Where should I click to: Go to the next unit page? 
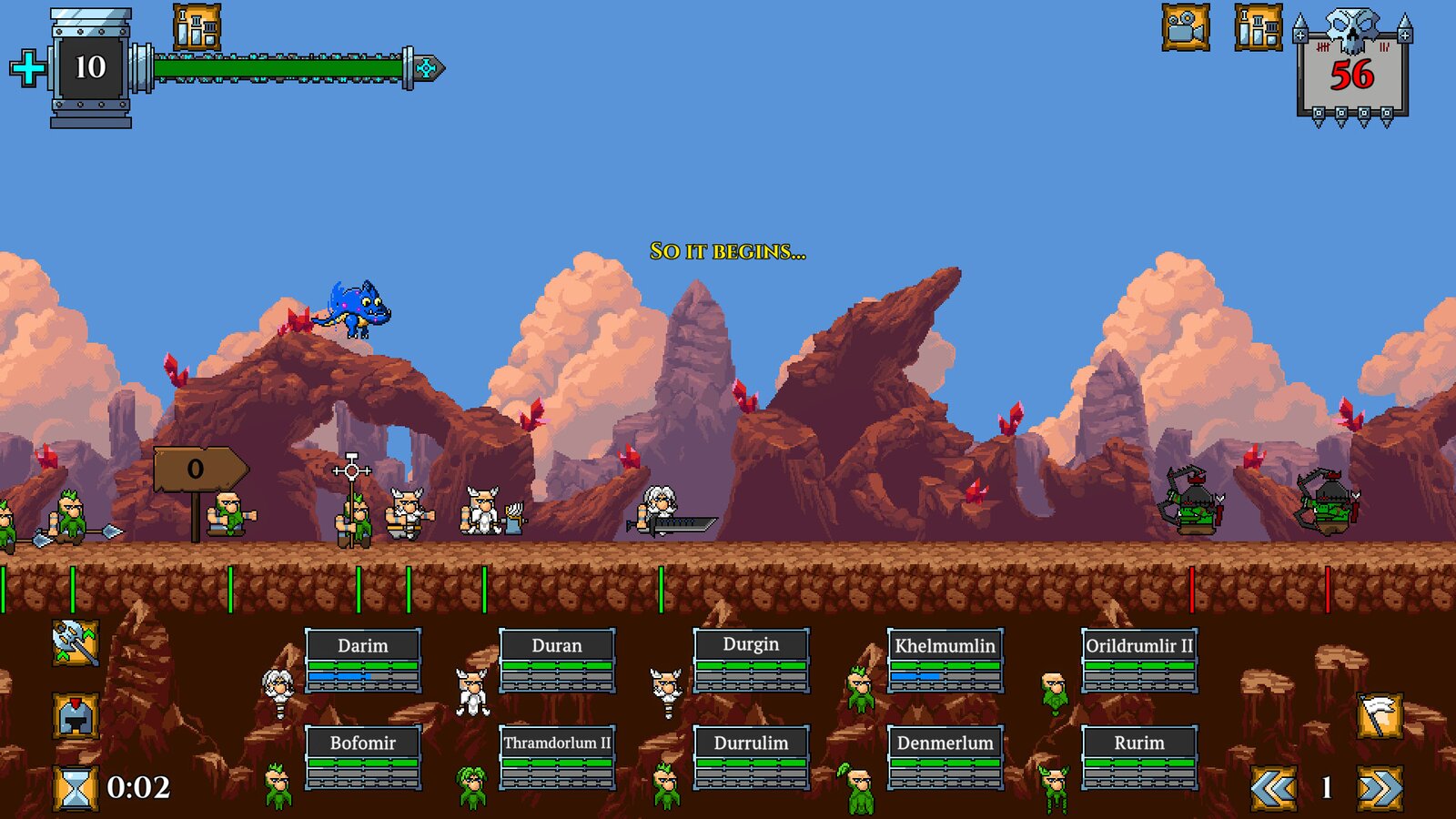coord(1380,788)
